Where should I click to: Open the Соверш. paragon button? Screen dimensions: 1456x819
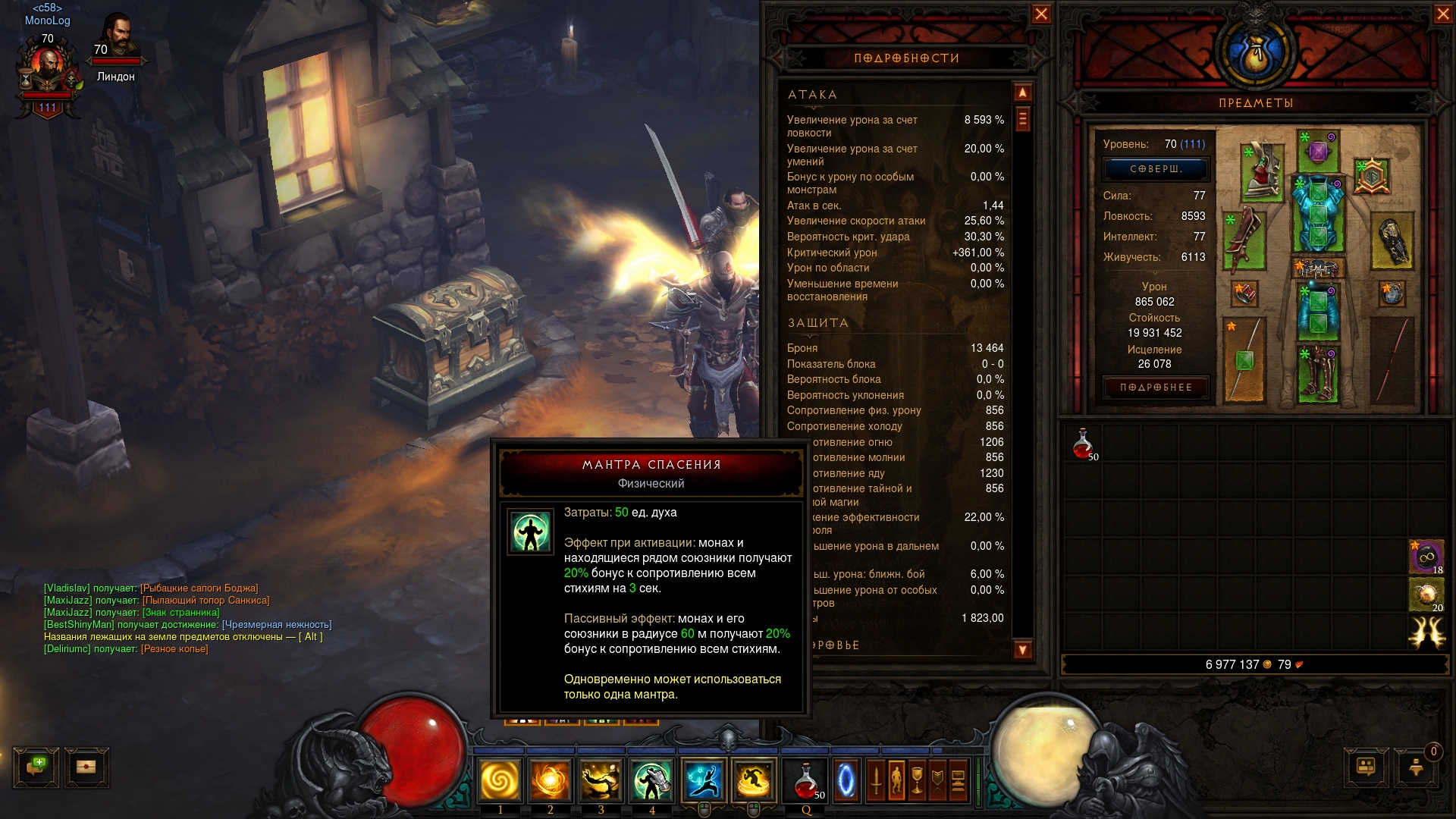point(1156,169)
